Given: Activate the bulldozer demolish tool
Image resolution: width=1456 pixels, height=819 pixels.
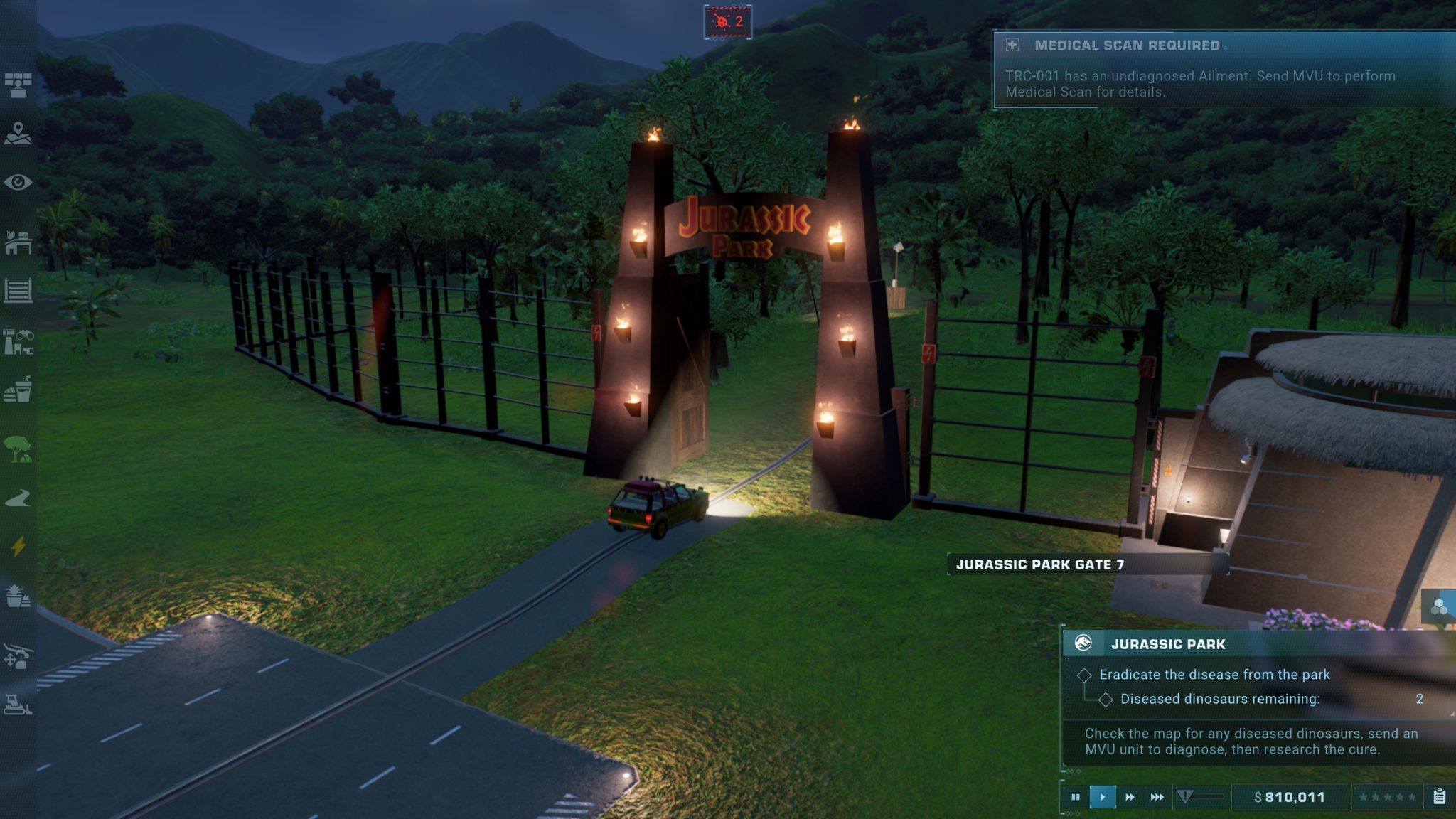Looking at the screenshot, I should (18, 704).
